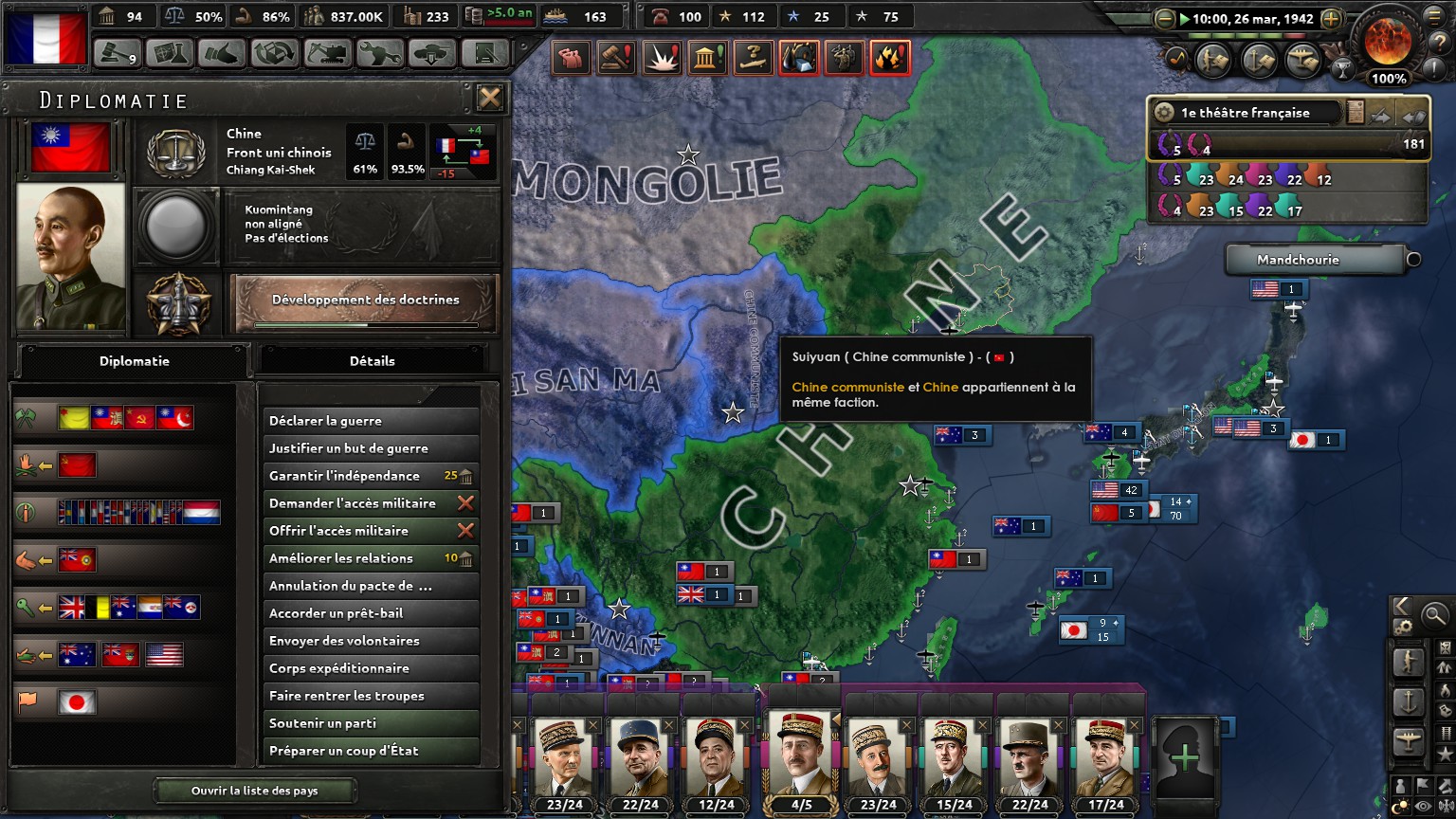Decrease game speed with minus button
Viewport: 1456px width, 819px height.
(x=1165, y=19)
